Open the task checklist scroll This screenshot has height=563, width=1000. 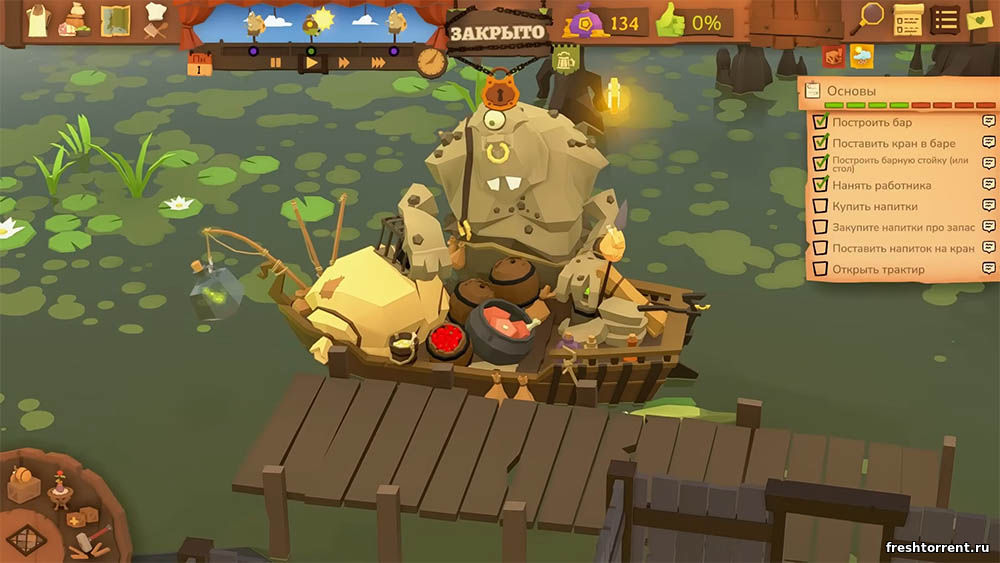908,19
